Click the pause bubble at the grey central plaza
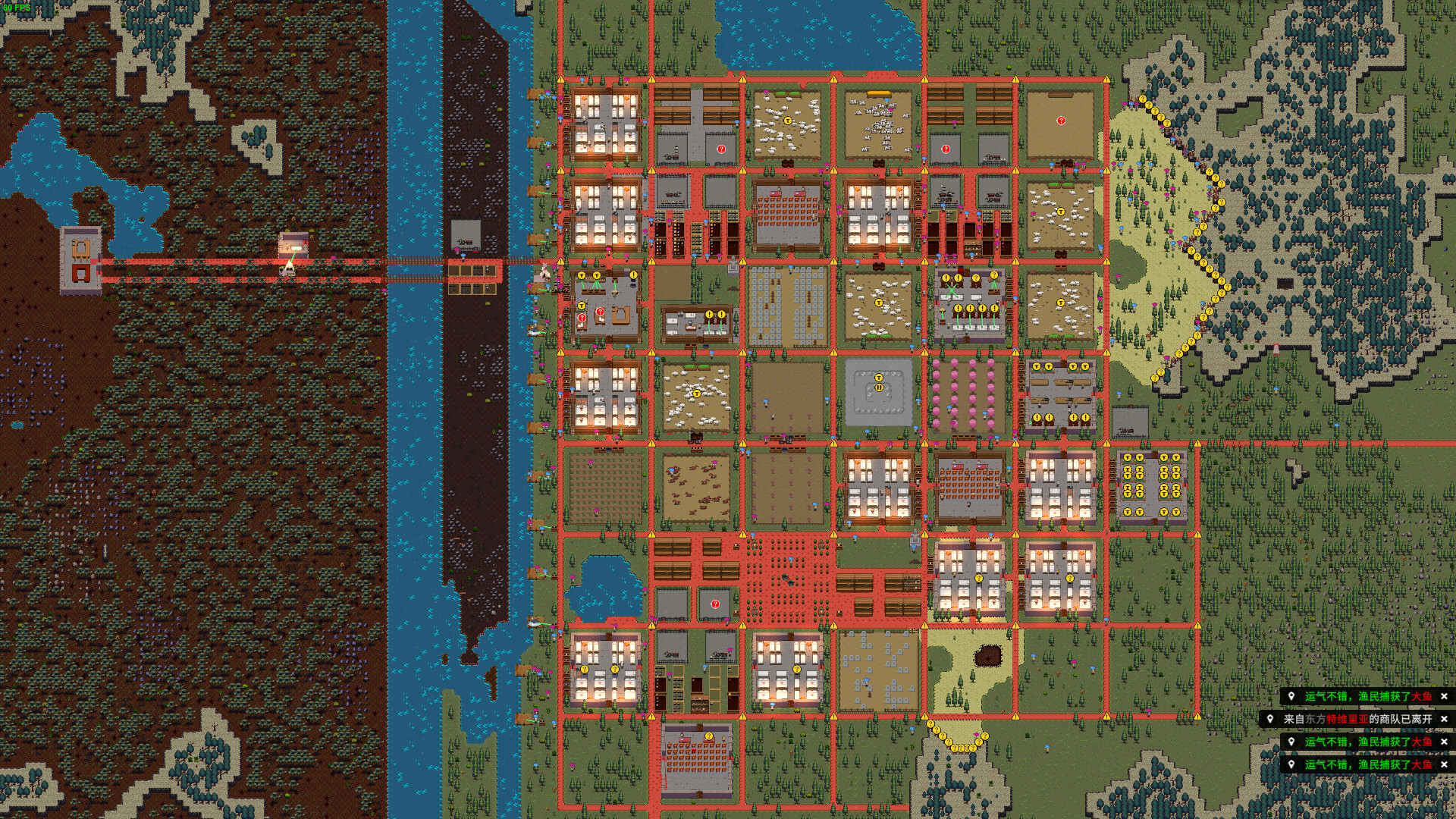1456x819 pixels. click(878, 388)
